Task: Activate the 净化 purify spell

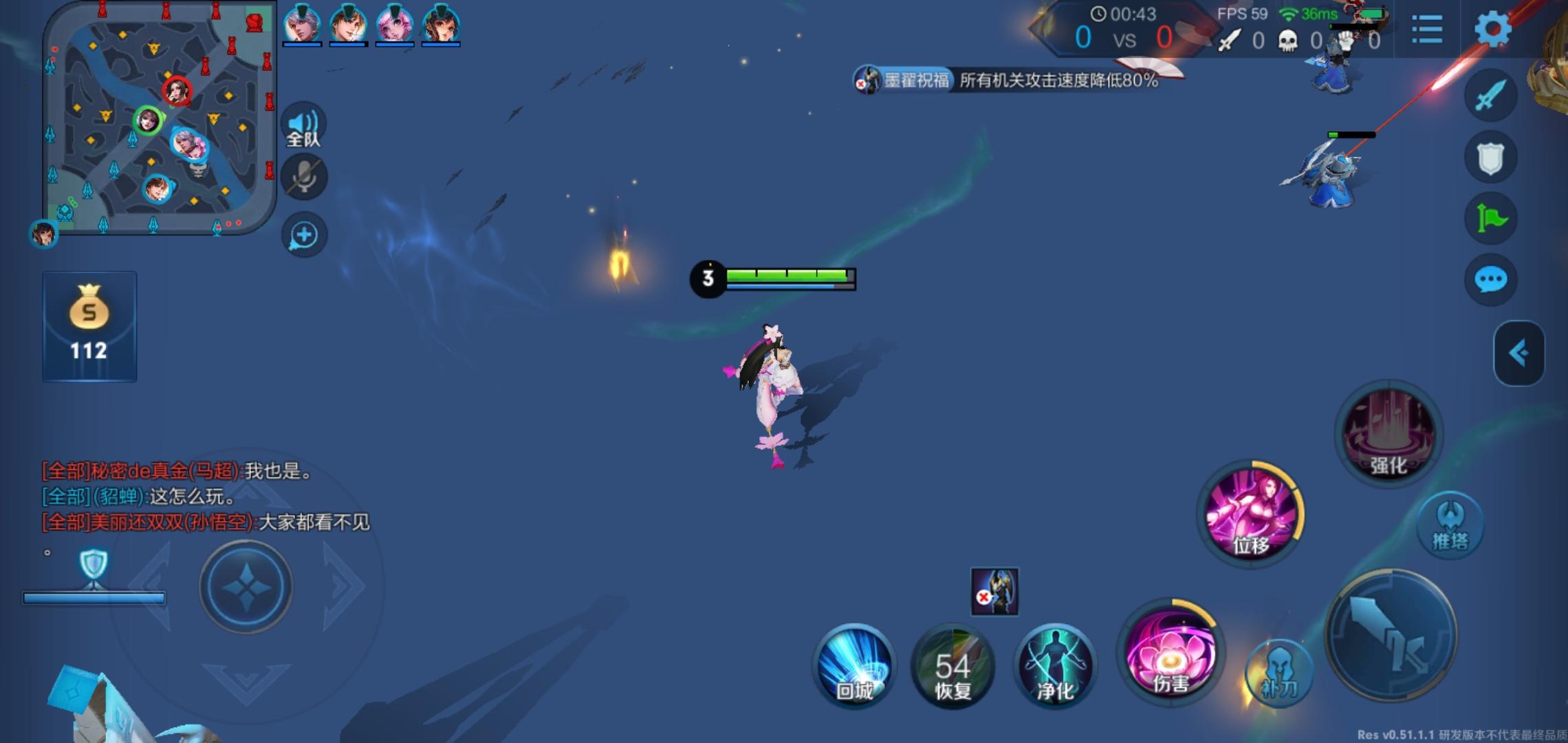Action: pyautogui.click(x=1054, y=666)
